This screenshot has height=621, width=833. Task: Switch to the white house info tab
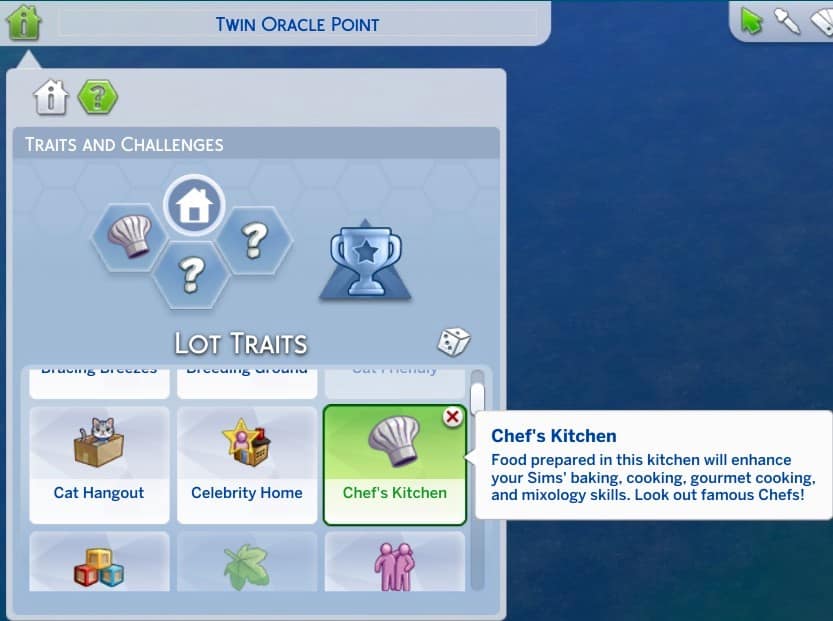pos(51,97)
